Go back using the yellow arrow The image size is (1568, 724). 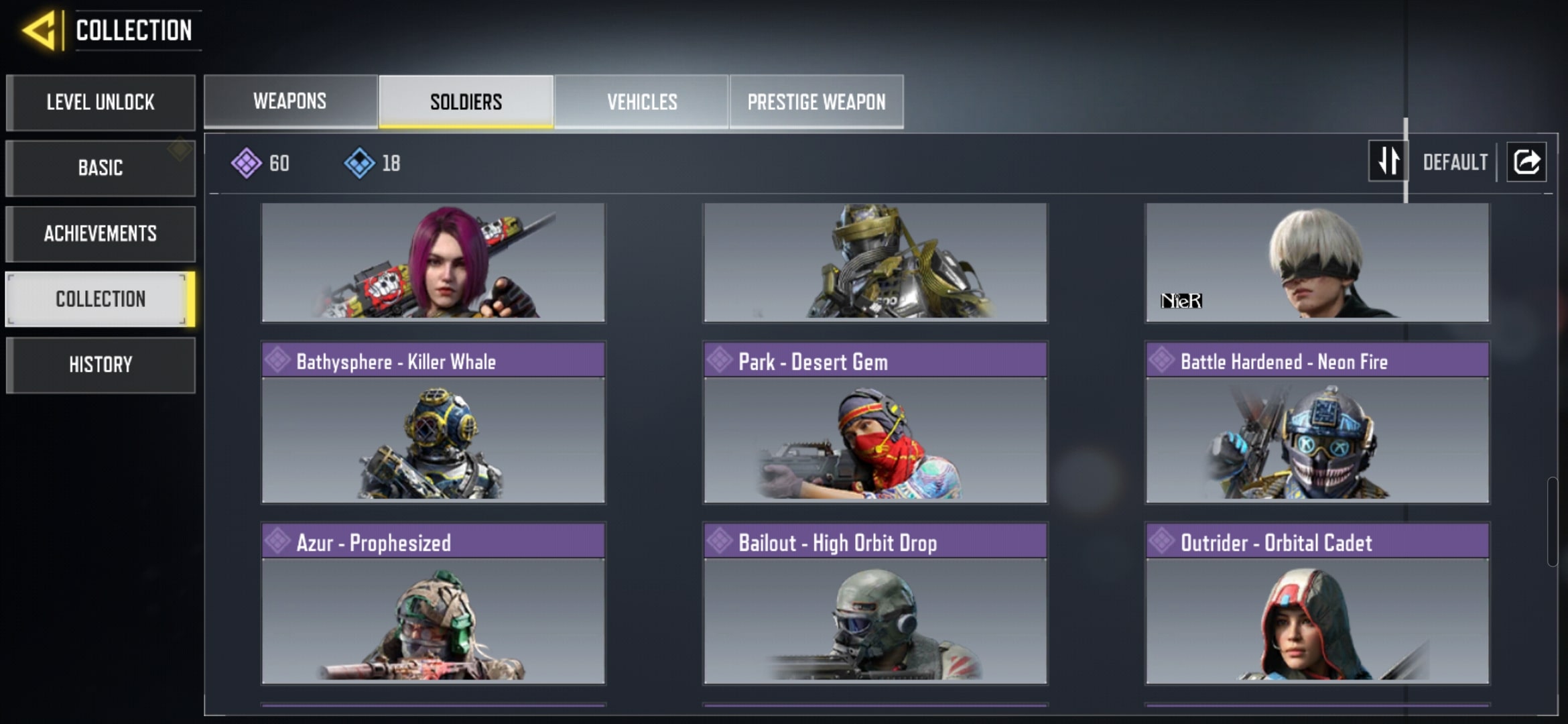coord(39,30)
